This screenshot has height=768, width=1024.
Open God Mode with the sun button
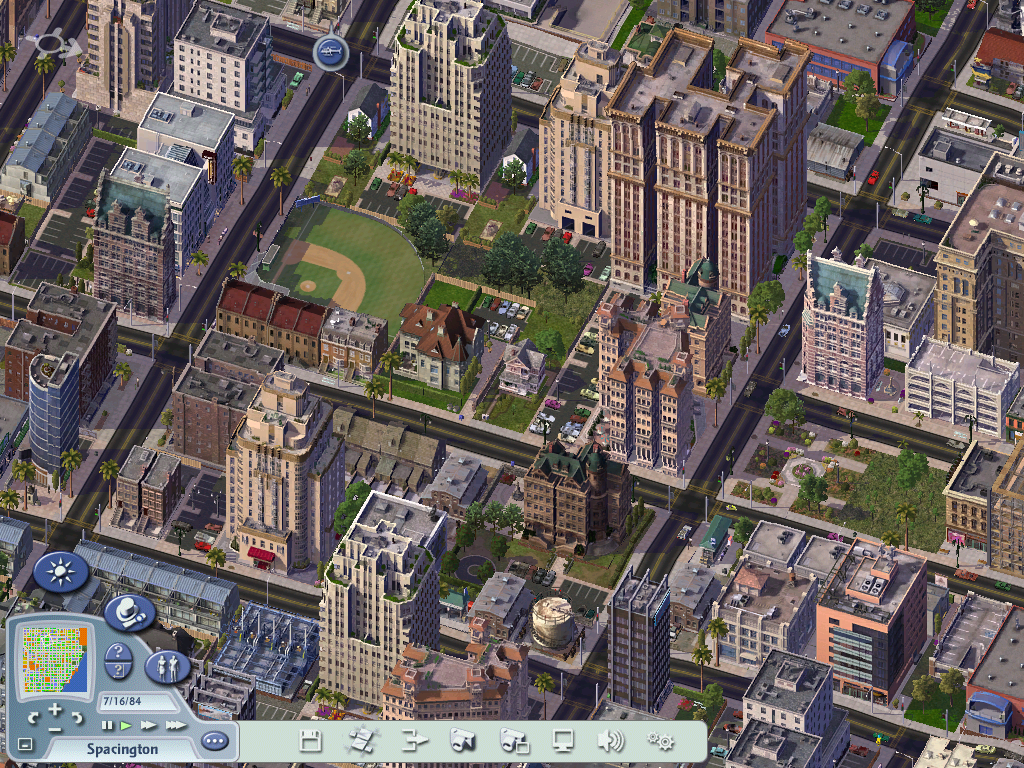(62, 572)
